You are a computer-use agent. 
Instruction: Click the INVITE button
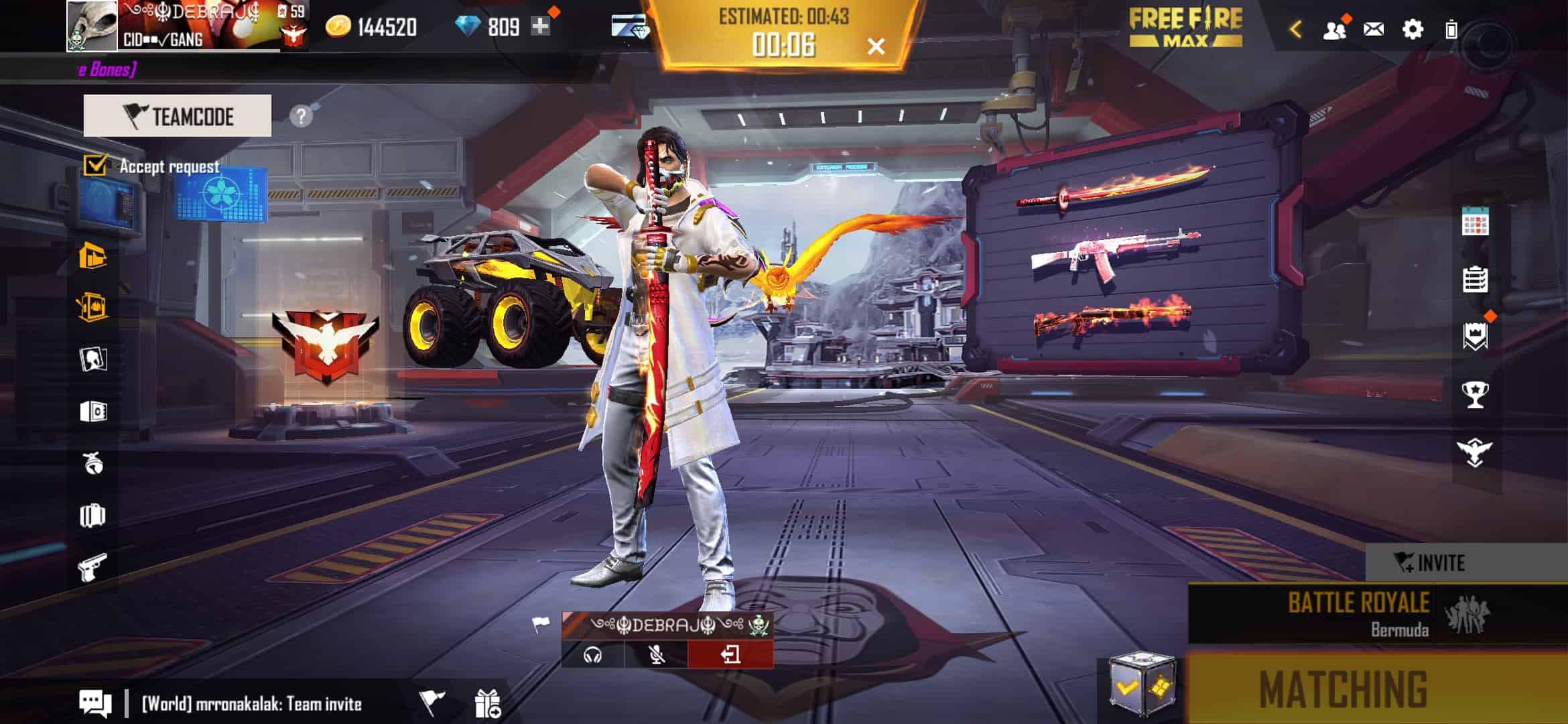pos(1431,562)
